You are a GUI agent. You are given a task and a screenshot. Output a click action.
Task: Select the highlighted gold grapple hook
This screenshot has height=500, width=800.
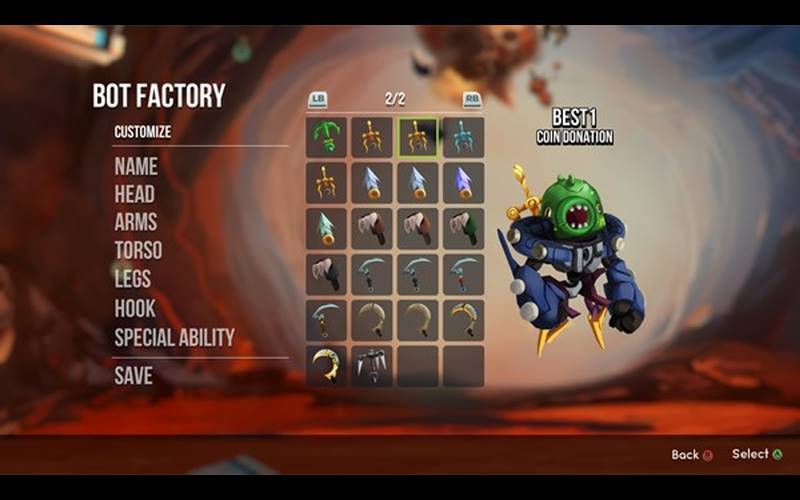(x=418, y=137)
